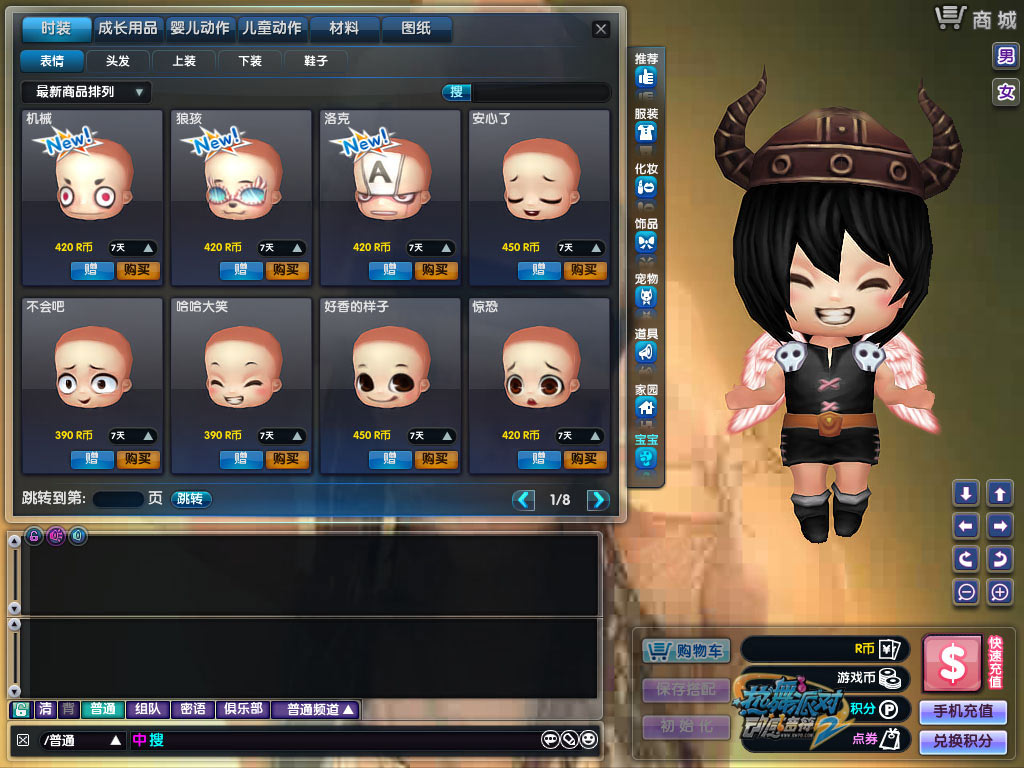
Task: Switch chat to the 俱乐部 channel
Action: [242, 709]
